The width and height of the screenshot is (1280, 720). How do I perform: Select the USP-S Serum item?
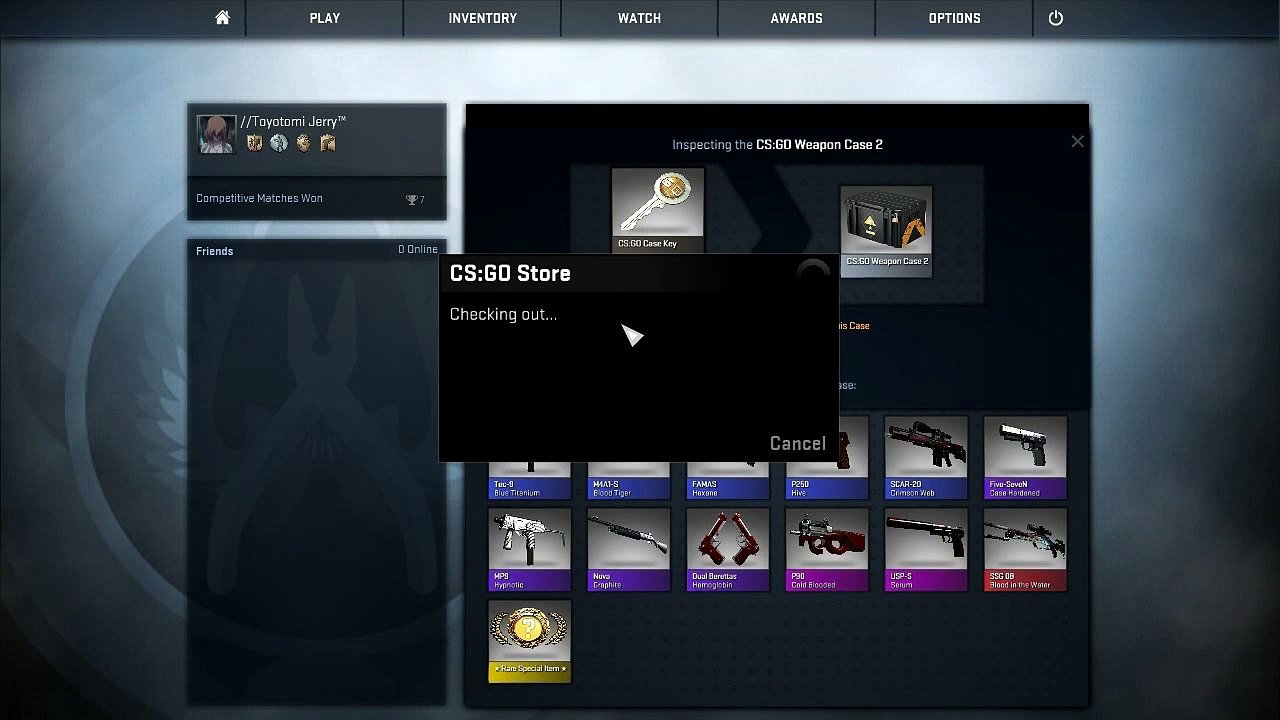[x=926, y=549]
